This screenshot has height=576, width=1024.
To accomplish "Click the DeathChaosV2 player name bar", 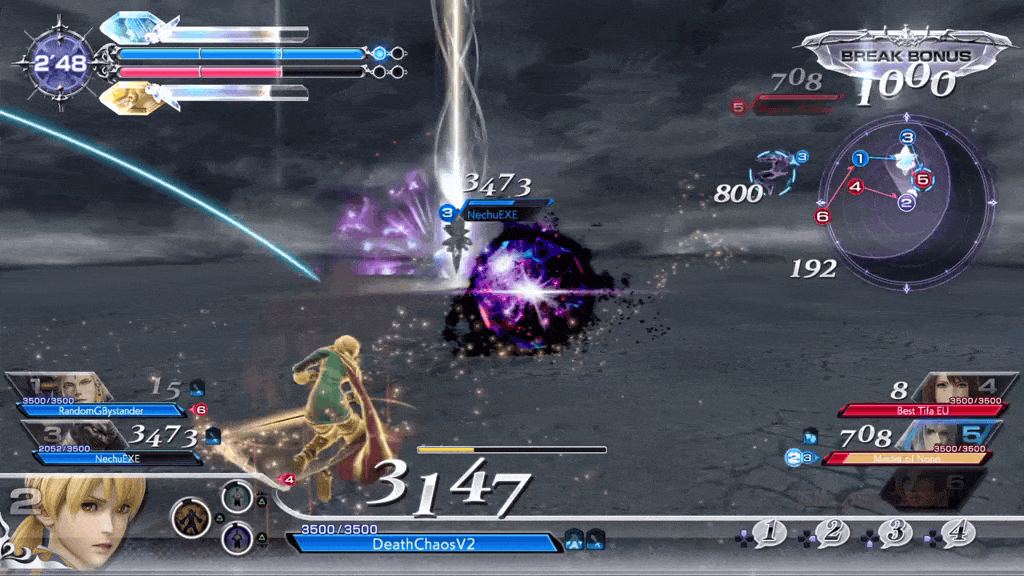I will point(424,543).
